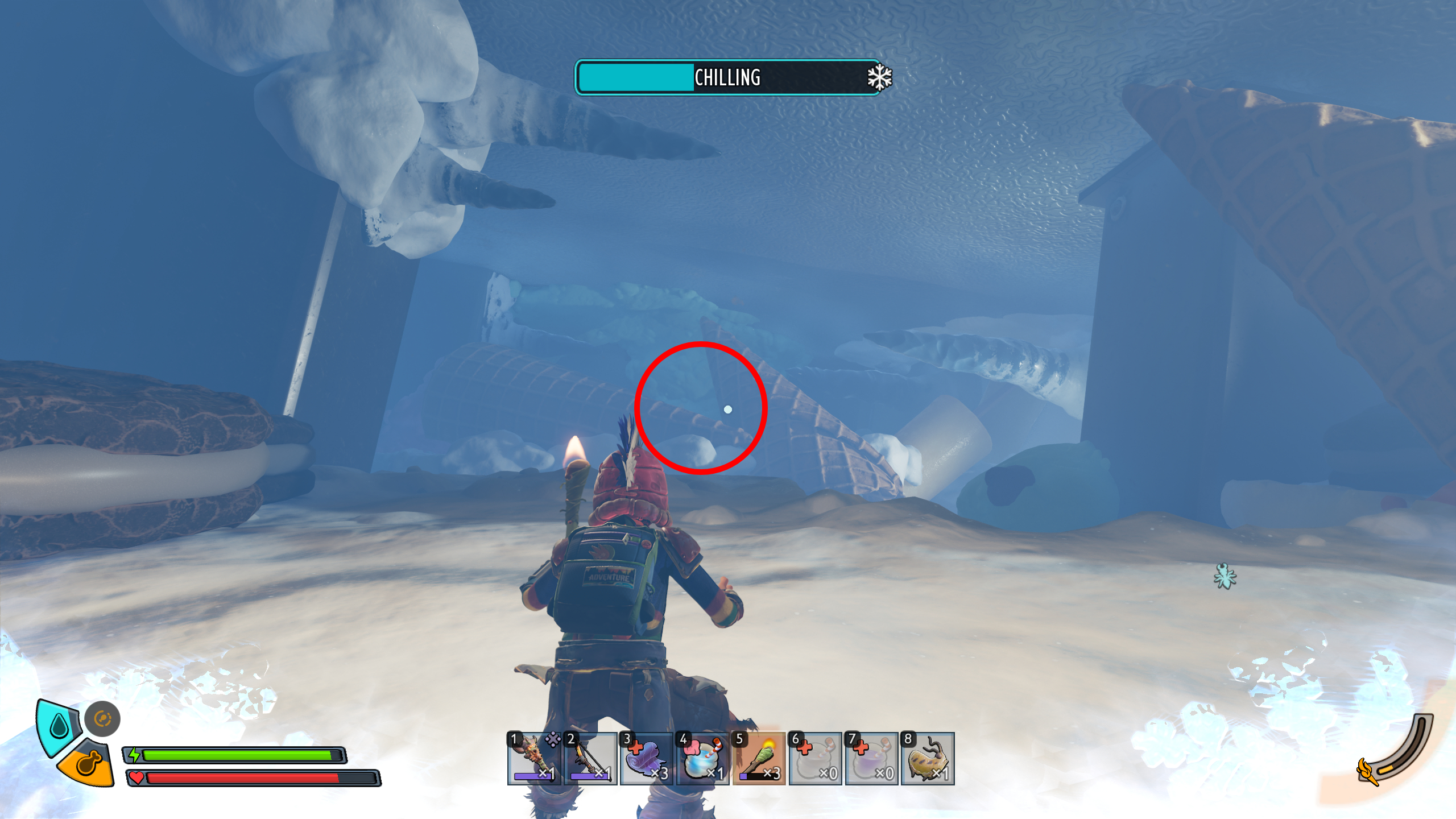Use the bandage in hotbar slot 3

[x=646, y=759]
